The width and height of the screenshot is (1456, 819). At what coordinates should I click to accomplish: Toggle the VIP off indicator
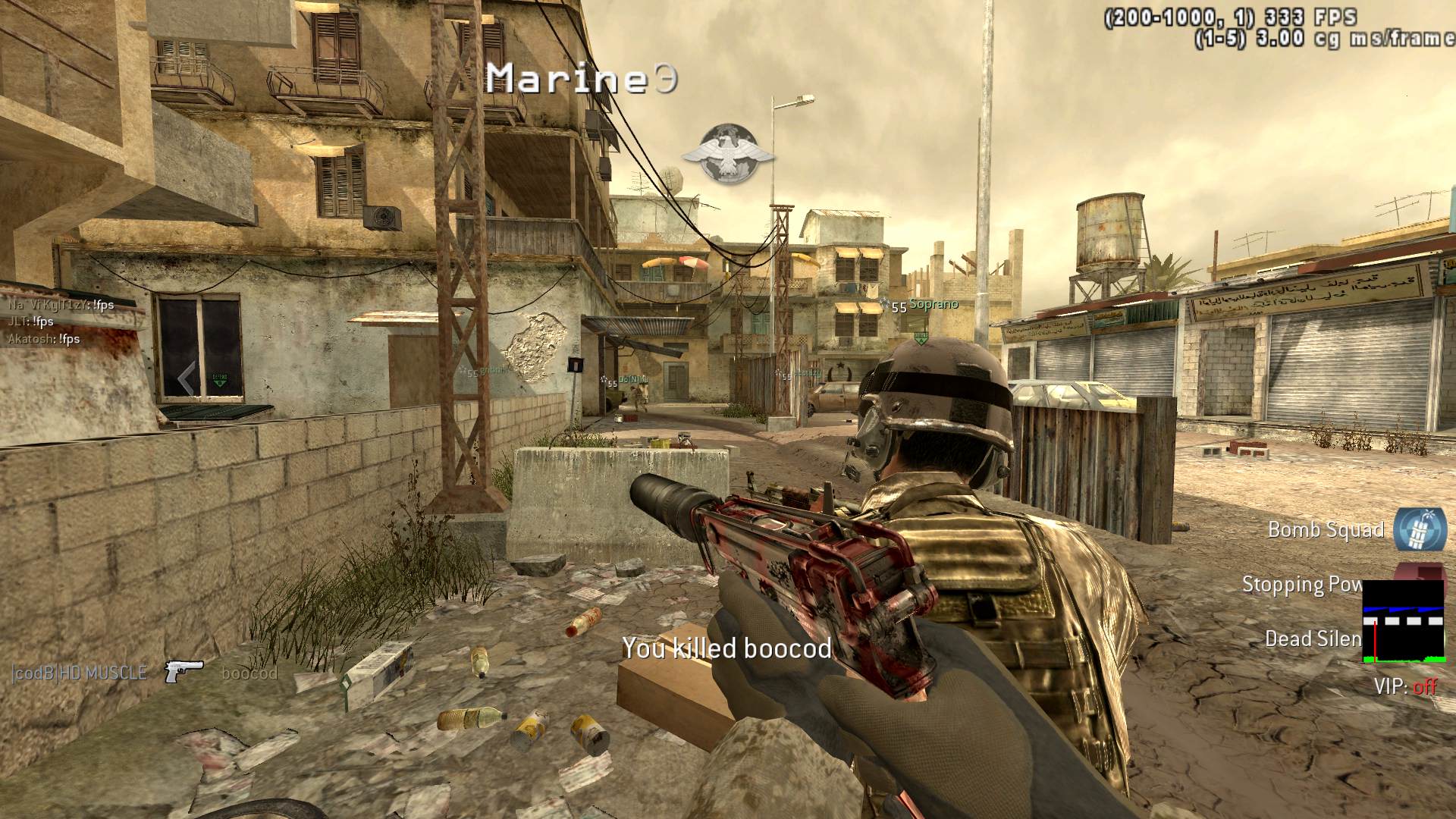pyautogui.click(x=1405, y=687)
